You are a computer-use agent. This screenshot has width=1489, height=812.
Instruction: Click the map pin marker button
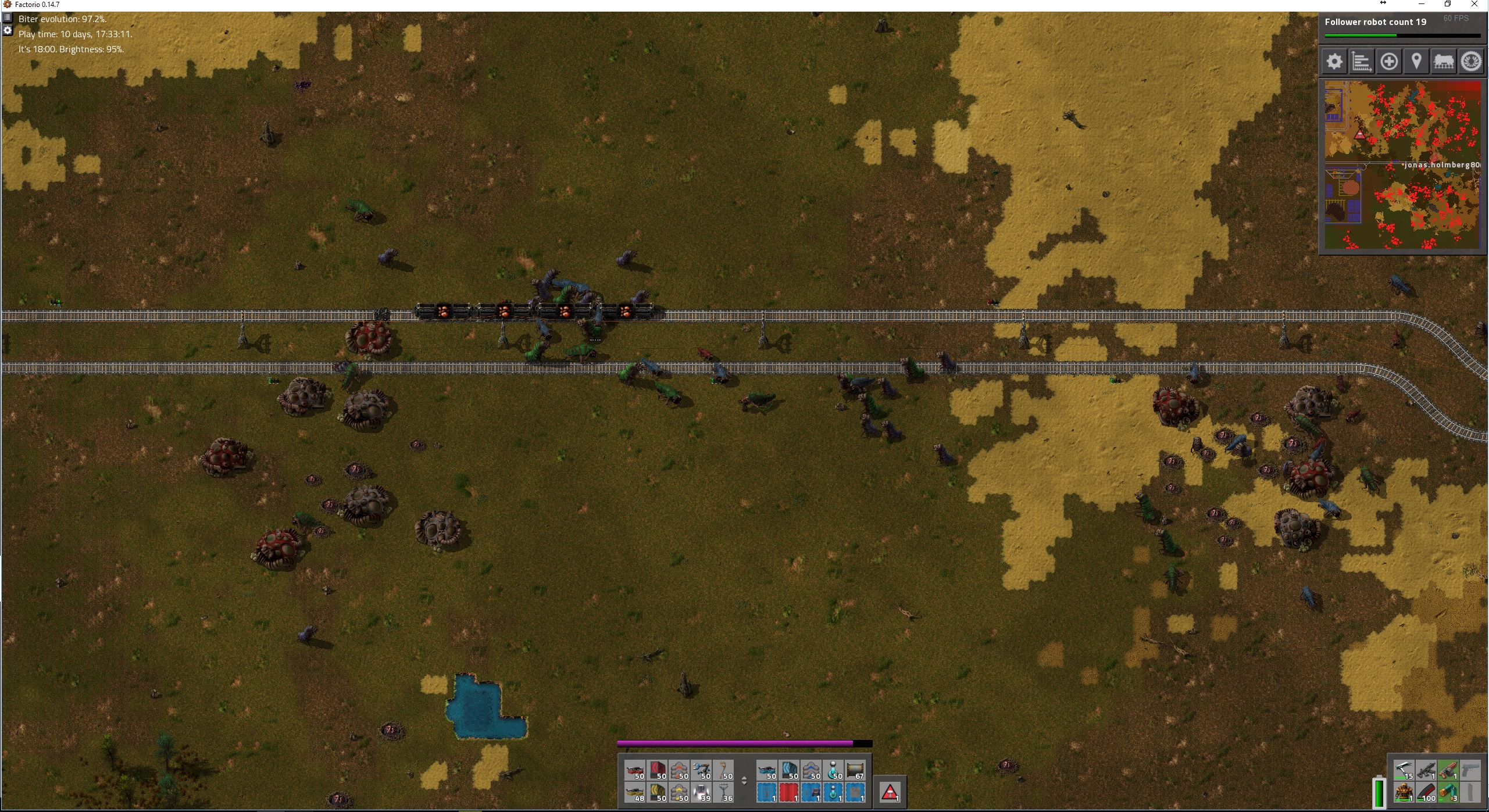(x=1416, y=62)
